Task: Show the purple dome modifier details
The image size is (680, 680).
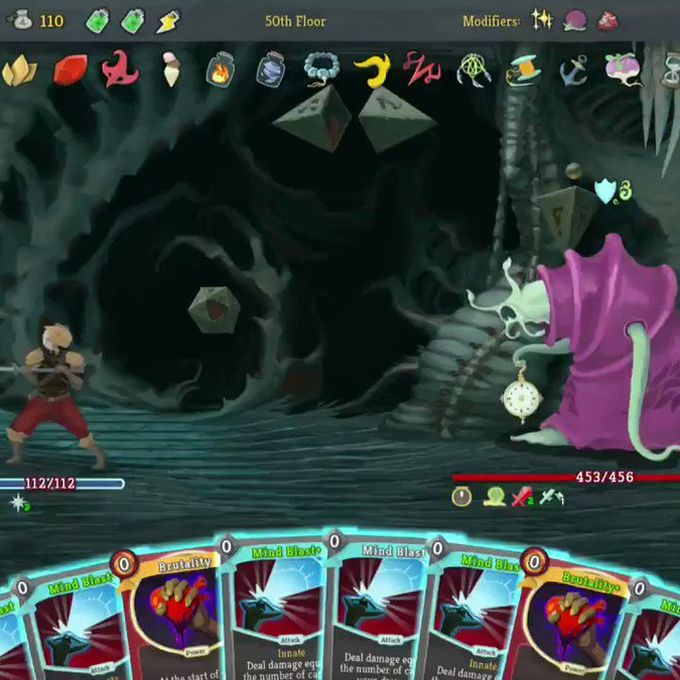Action: pyautogui.click(x=575, y=21)
